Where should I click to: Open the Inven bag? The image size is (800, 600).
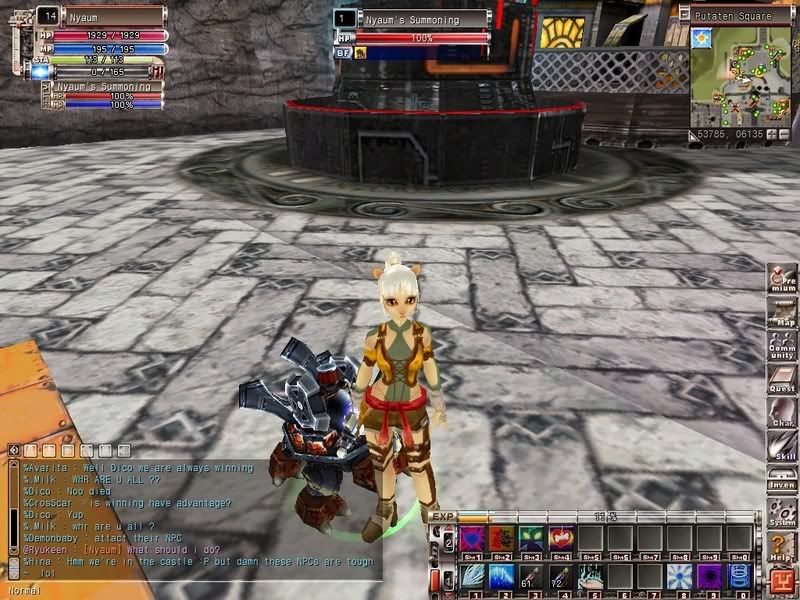tap(780, 479)
